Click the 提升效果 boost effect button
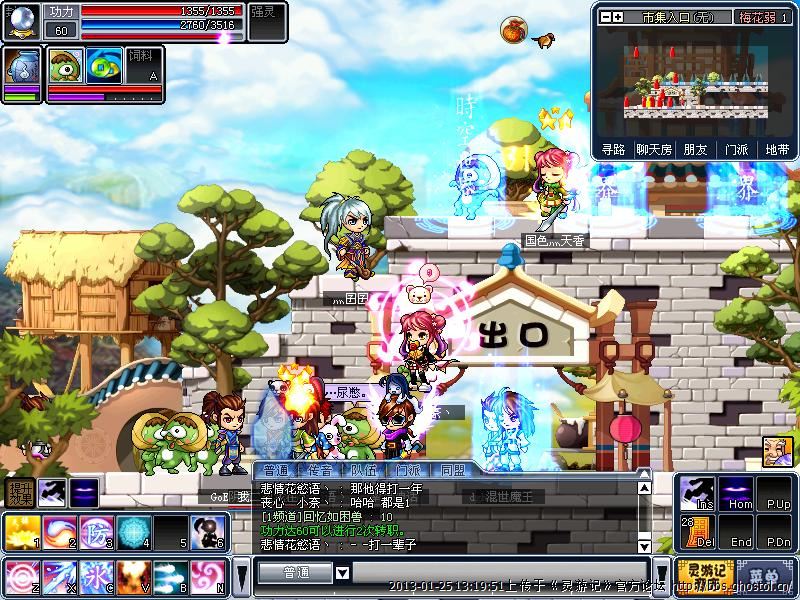The width and height of the screenshot is (800, 600). click(19, 492)
